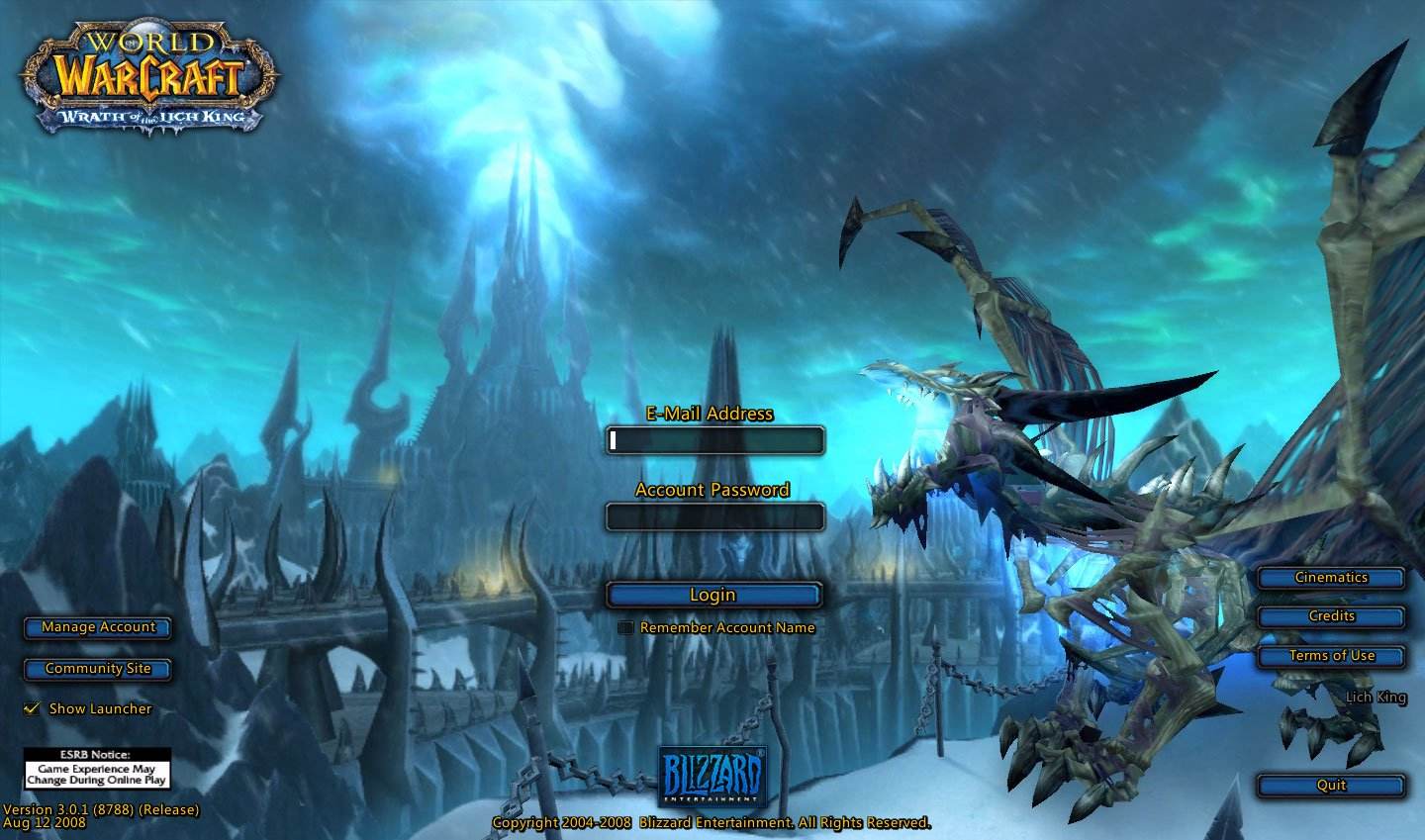1425x840 pixels.
Task: Show the Terms of Use
Action: tap(1331, 656)
